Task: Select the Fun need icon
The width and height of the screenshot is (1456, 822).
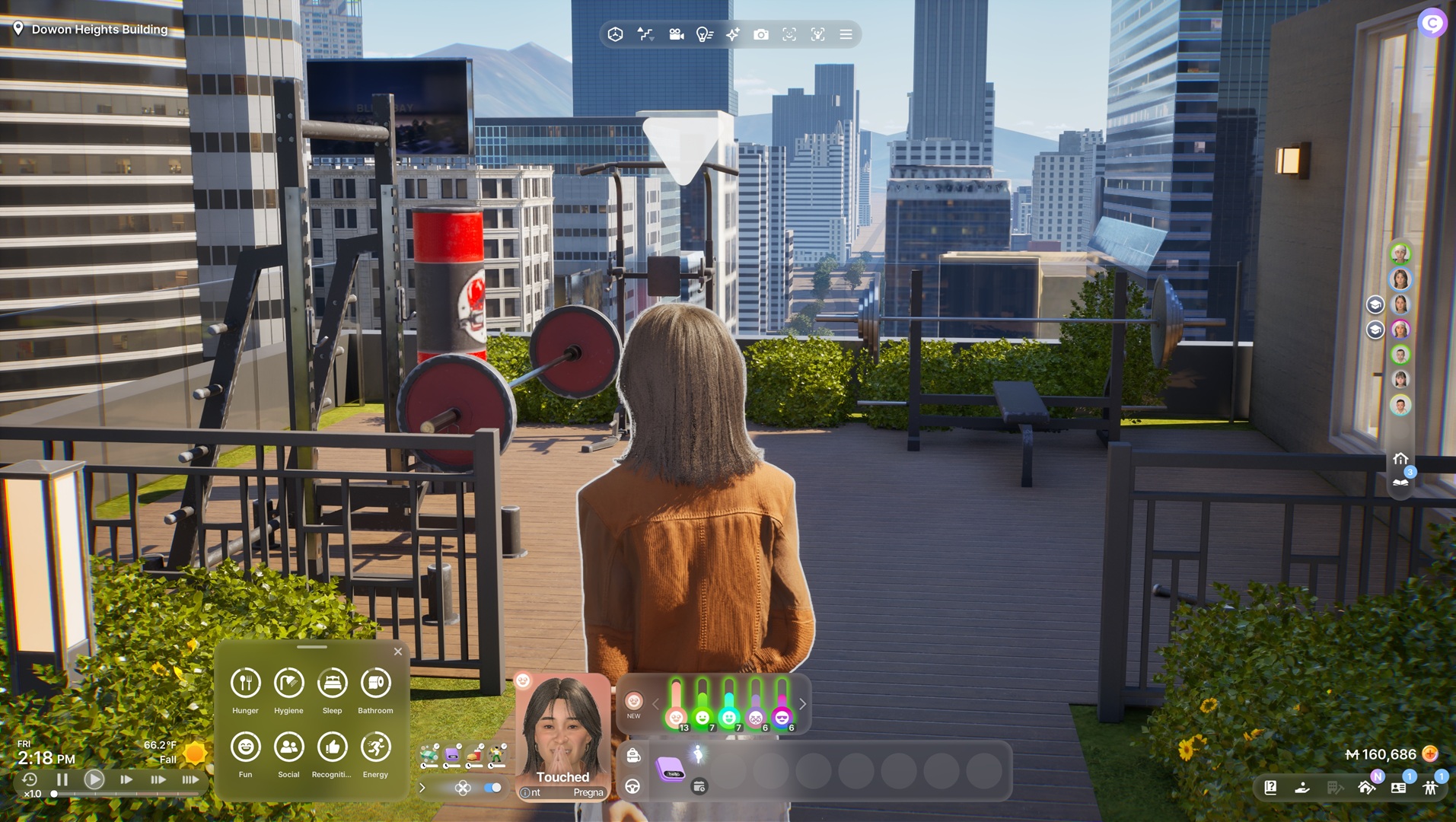Action: coord(245,747)
